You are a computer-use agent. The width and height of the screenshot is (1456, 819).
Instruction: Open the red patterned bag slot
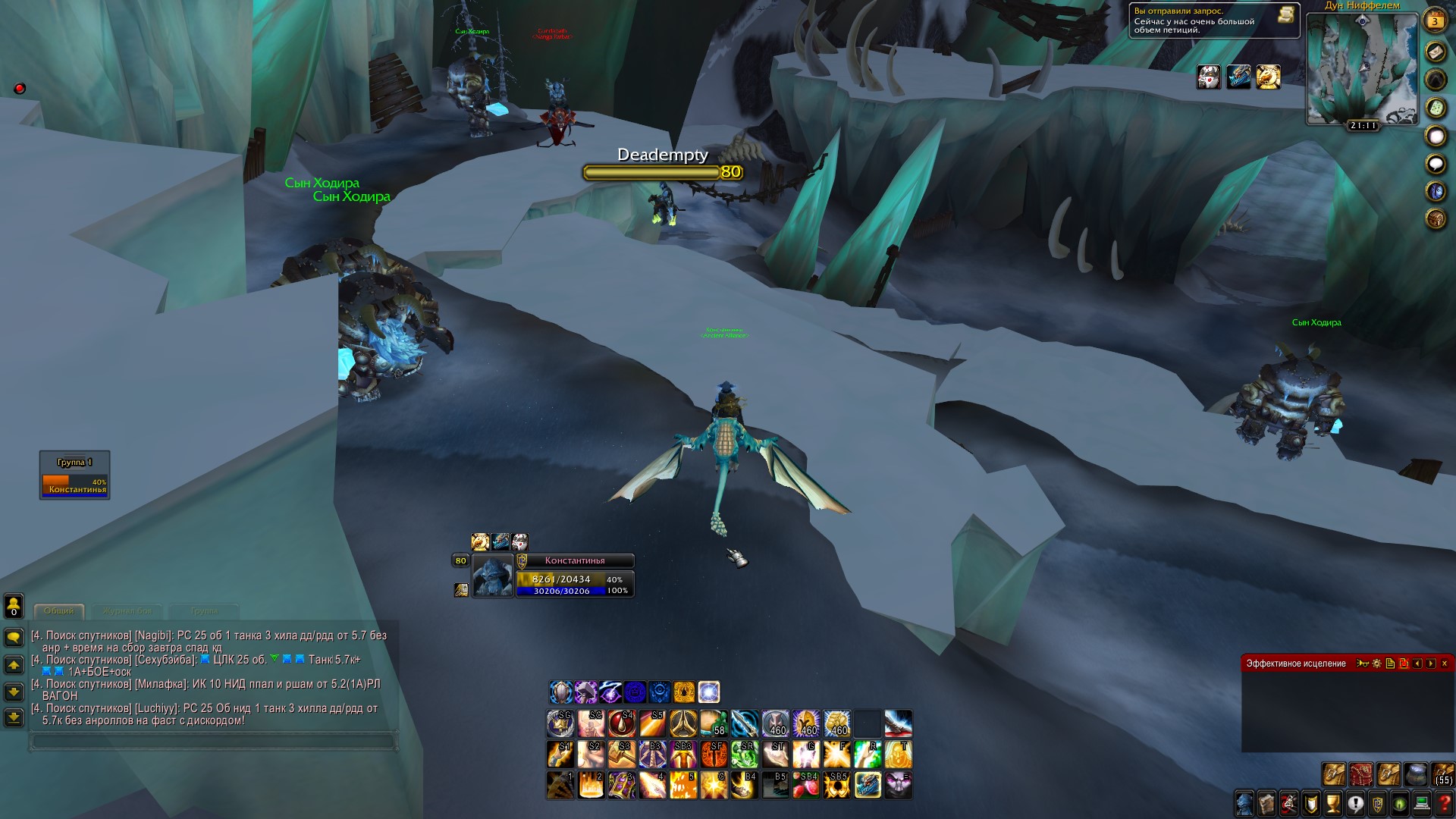pos(1361,774)
